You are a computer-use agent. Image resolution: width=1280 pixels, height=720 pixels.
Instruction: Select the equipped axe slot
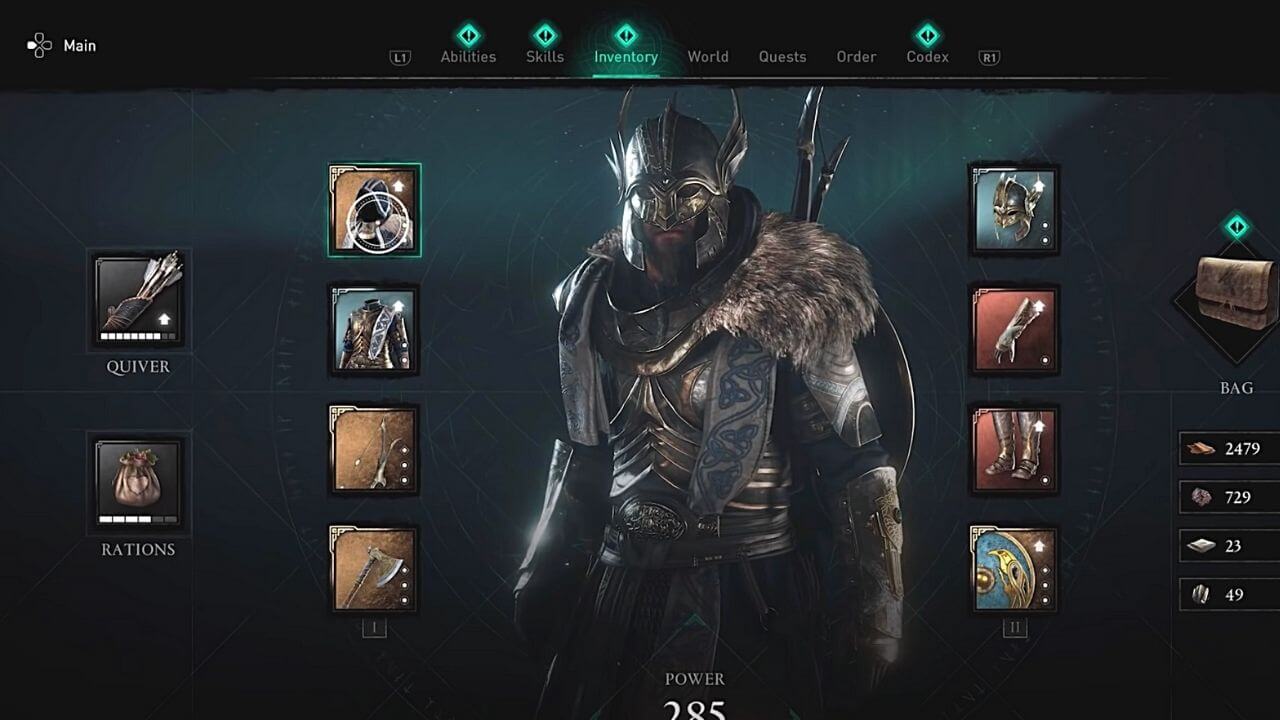tap(375, 567)
